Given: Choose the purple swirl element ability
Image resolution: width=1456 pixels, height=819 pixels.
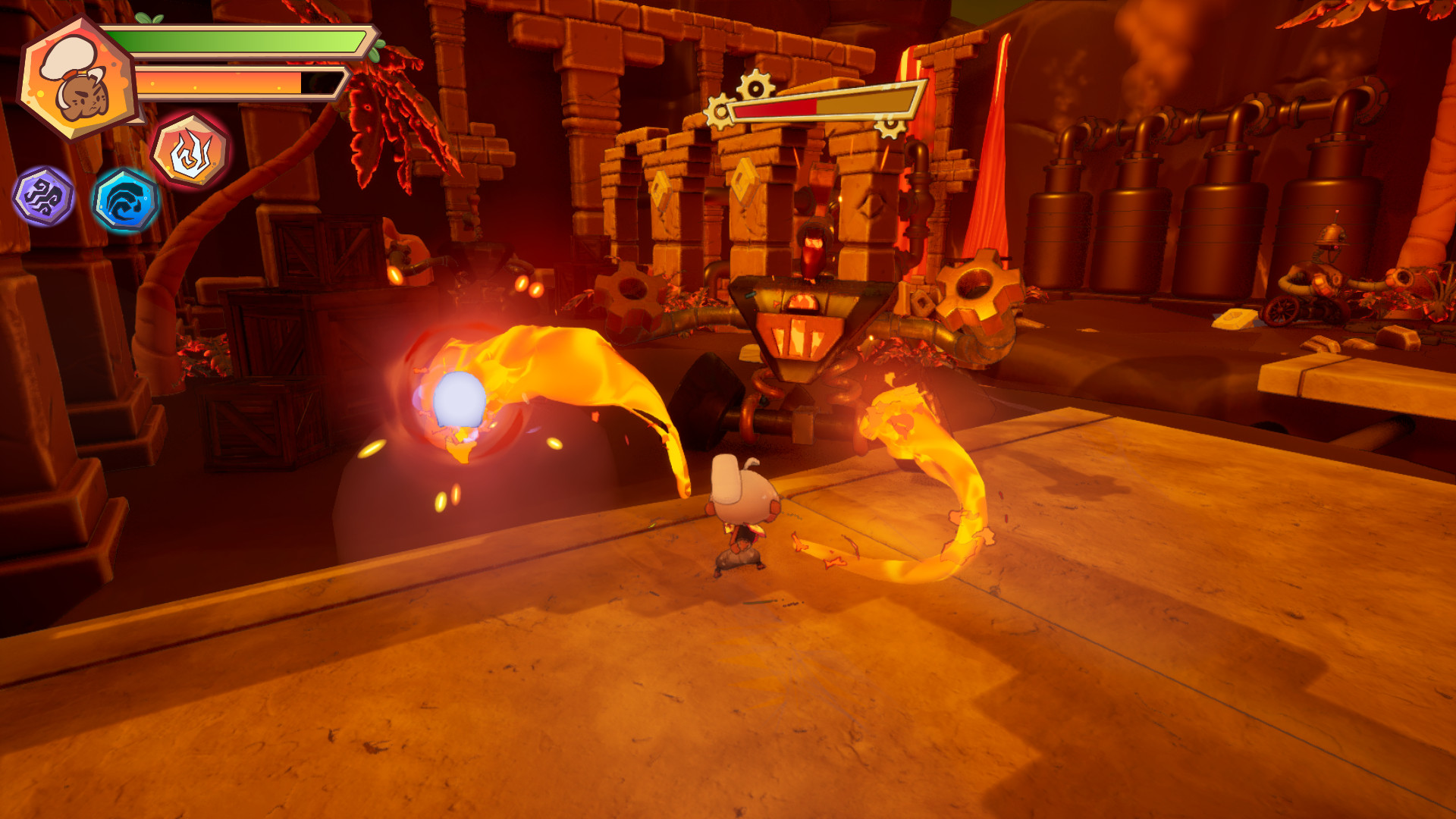Looking at the screenshot, I should pos(44,196).
